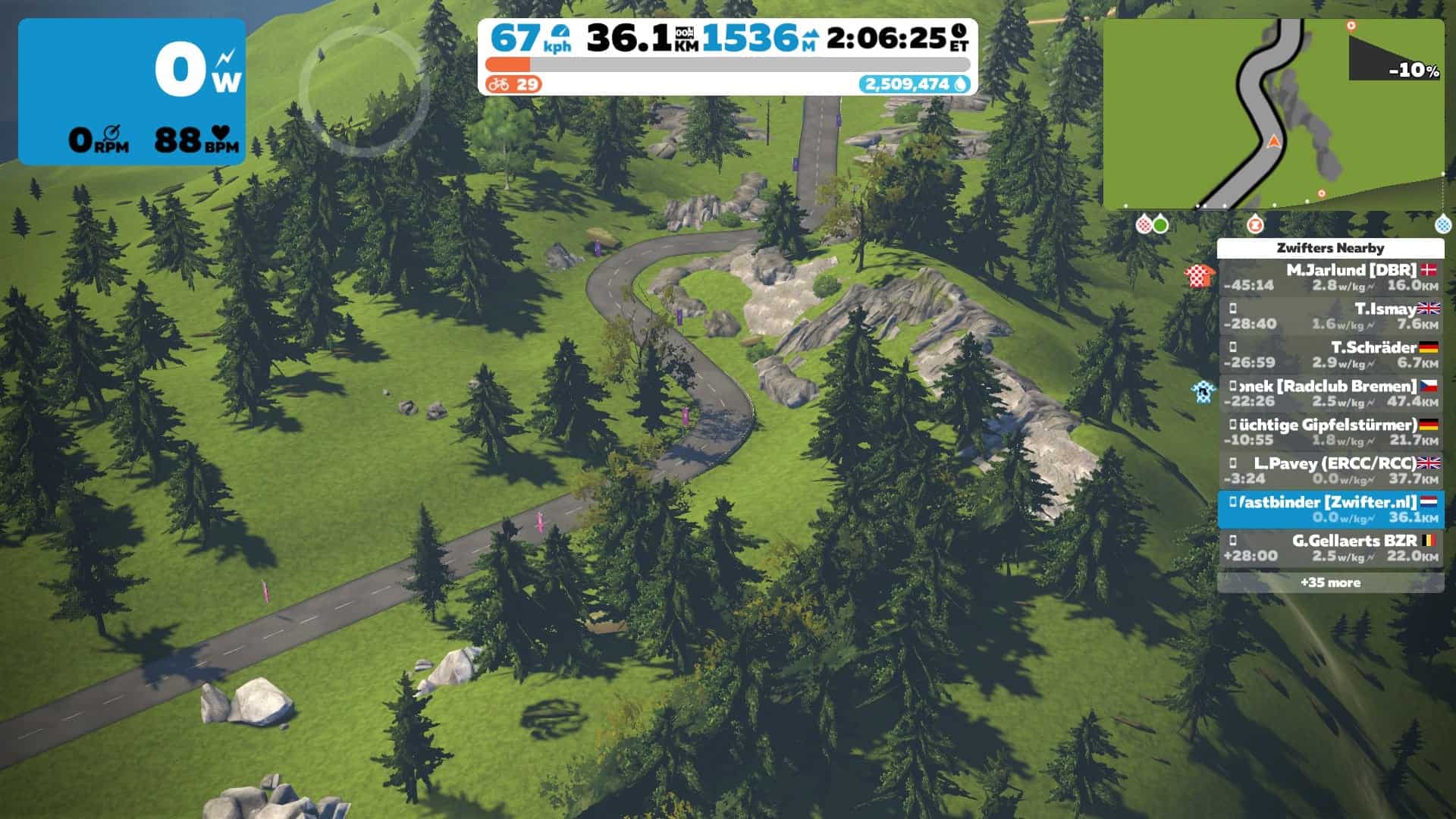
Task: Select the highlighted Zwifter.nl rider row
Action: tap(1330, 510)
